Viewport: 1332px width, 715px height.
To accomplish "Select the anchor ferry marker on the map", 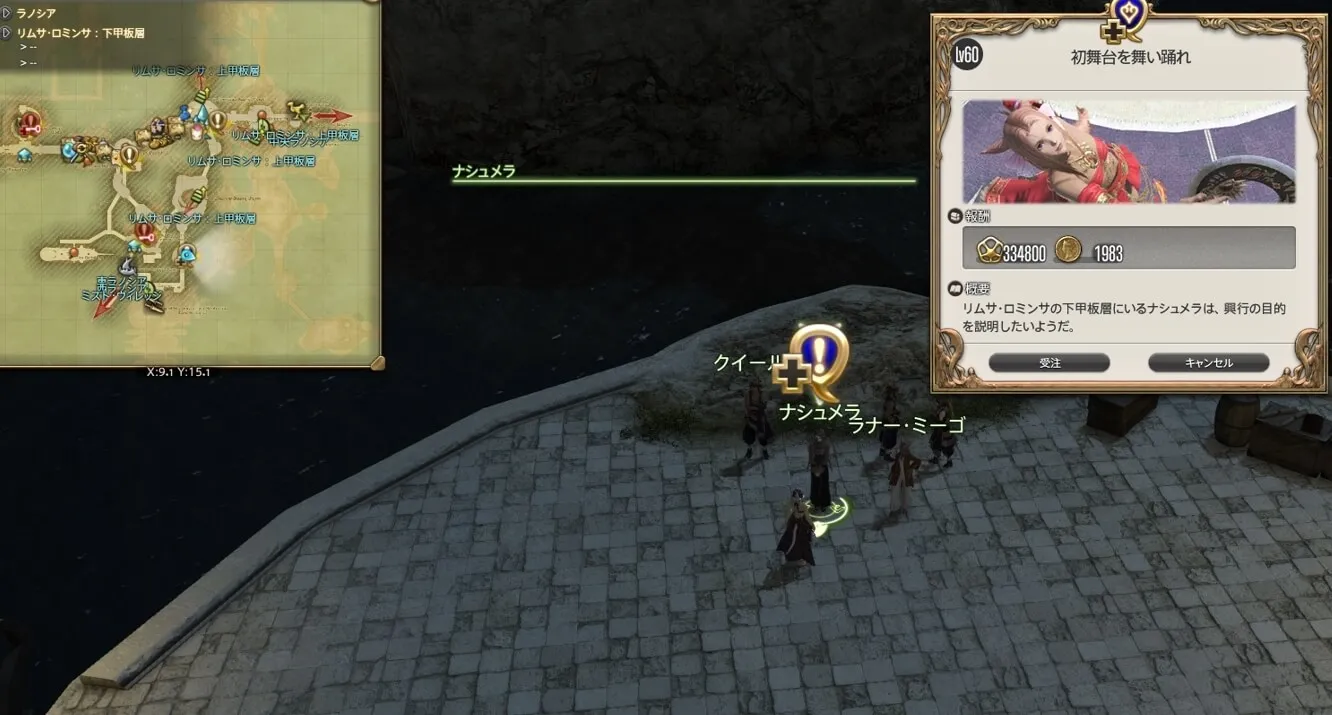I will 127,265.
